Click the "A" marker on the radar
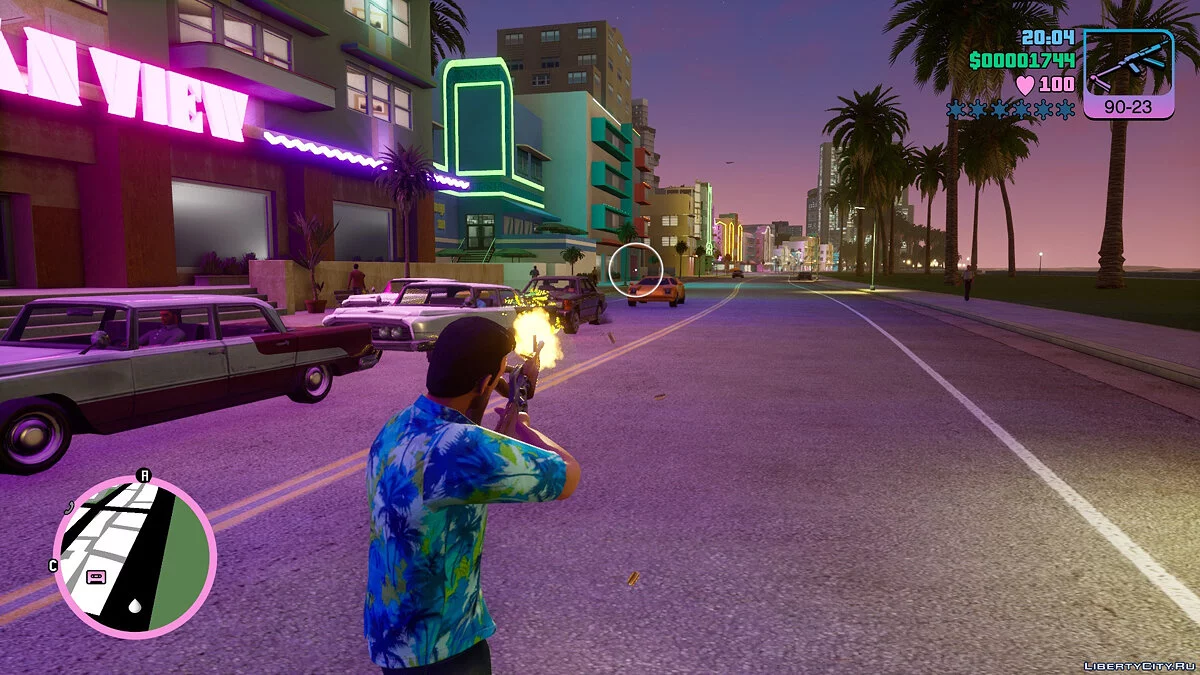1200x675 pixels. (143, 475)
